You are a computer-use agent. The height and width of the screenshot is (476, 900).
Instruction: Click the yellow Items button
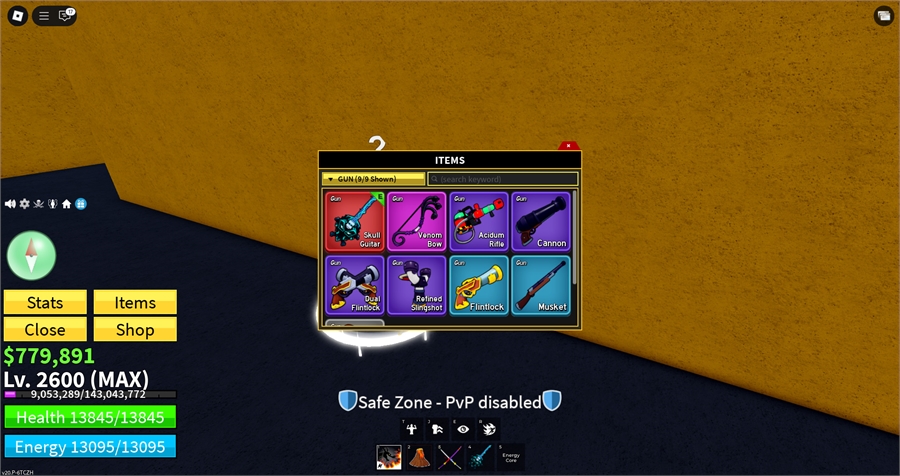pyautogui.click(x=135, y=303)
